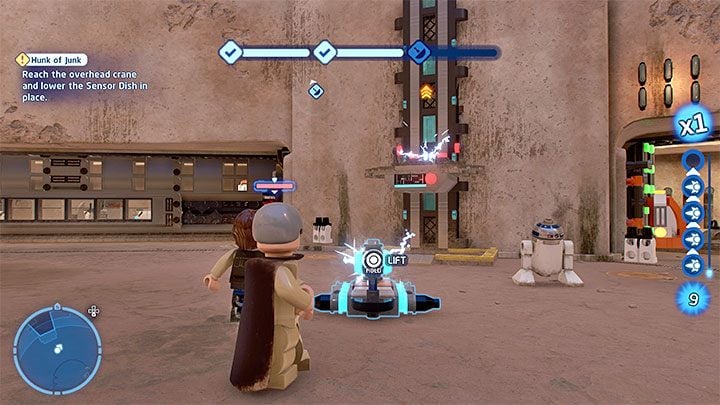The image size is (720, 405).
Task: Click the first checkmark progress diamond
Action: 231,51
